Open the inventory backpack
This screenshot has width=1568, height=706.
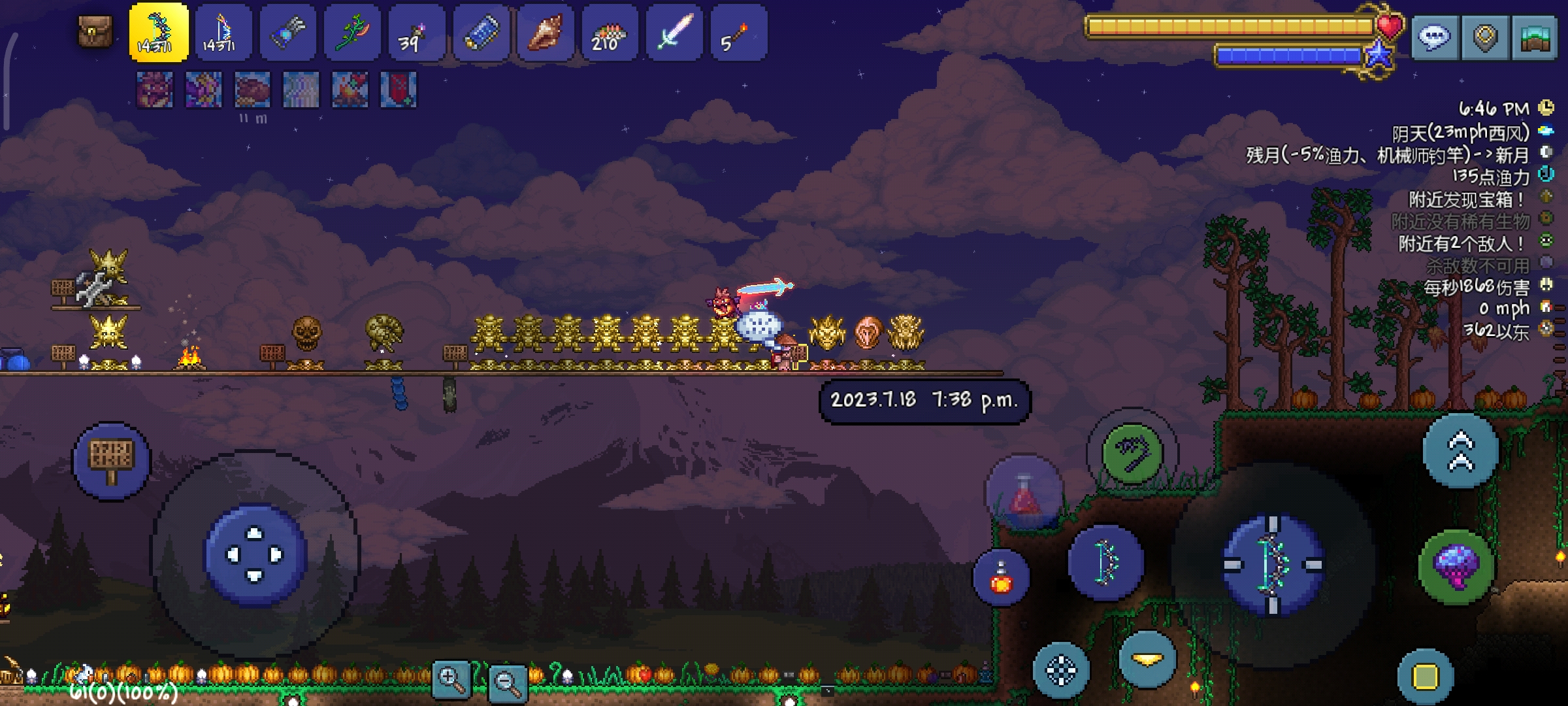(x=95, y=31)
